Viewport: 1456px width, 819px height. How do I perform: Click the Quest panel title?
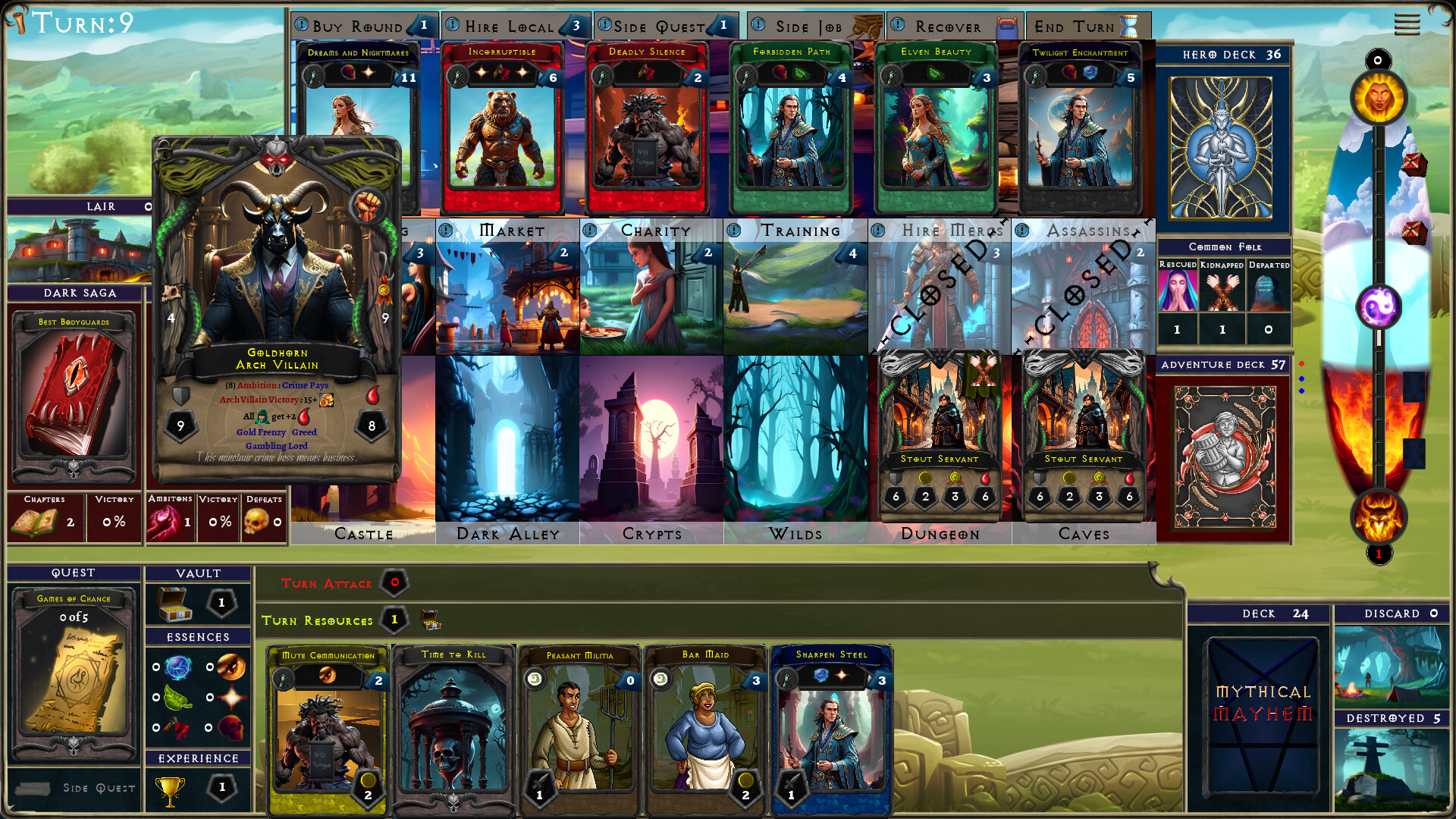tap(73, 573)
